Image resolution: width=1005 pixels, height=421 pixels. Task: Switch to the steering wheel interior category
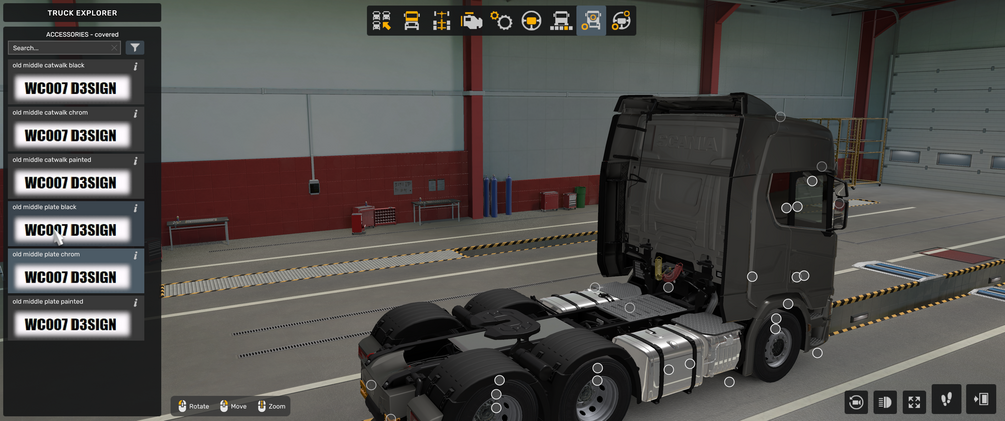(531, 21)
